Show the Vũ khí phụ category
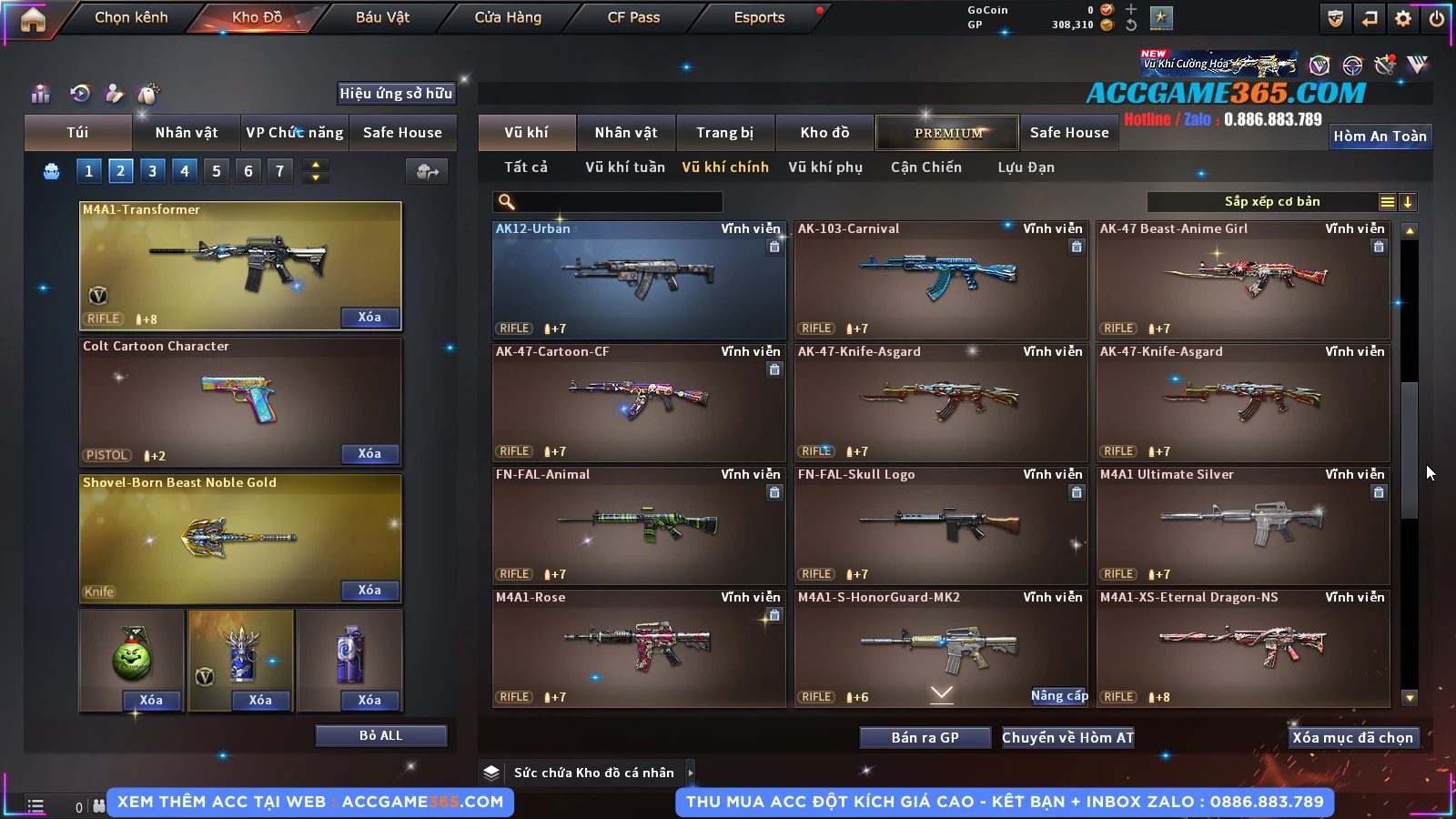 824,167
